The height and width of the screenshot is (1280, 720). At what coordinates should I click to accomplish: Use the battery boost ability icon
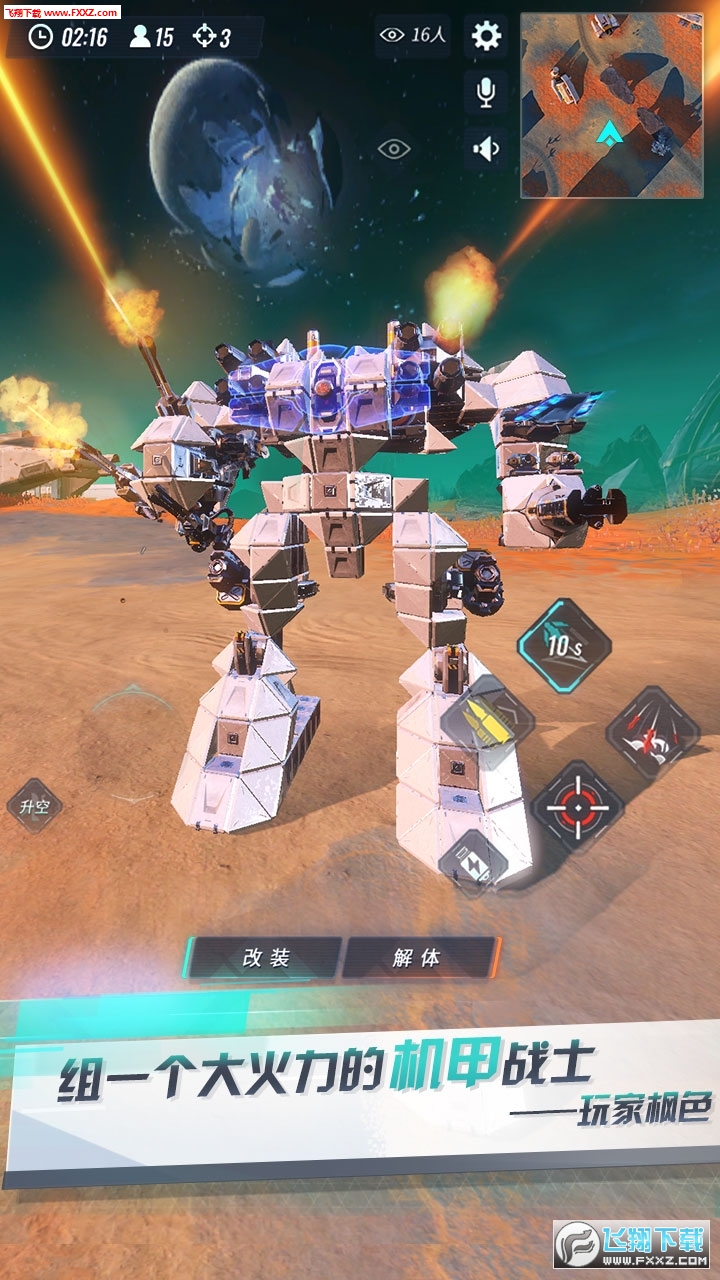point(473,861)
